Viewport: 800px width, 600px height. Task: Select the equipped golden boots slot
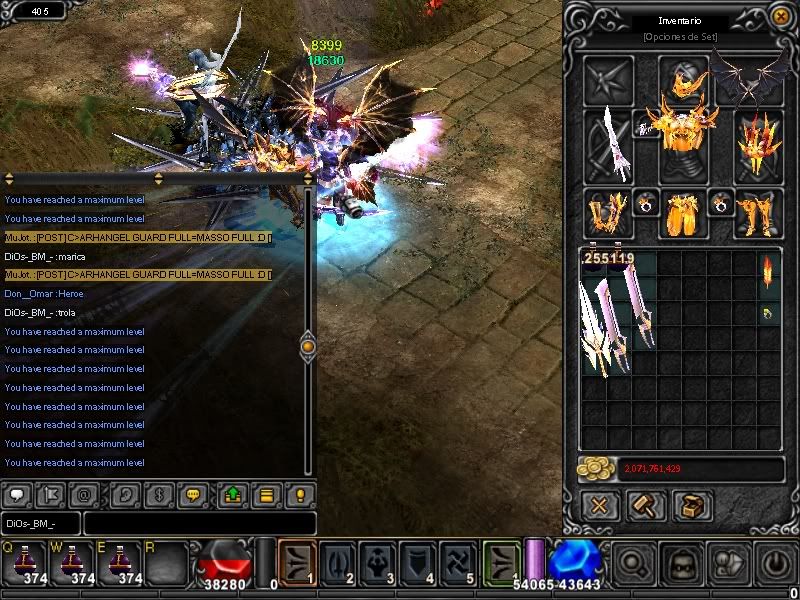coord(758,213)
